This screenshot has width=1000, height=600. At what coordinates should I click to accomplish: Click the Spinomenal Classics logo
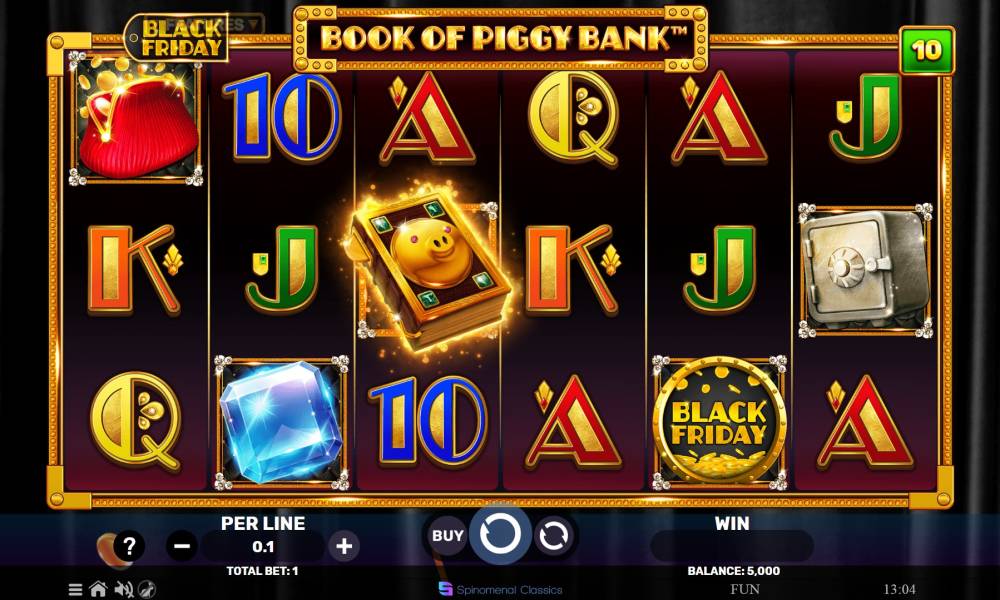[500, 589]
